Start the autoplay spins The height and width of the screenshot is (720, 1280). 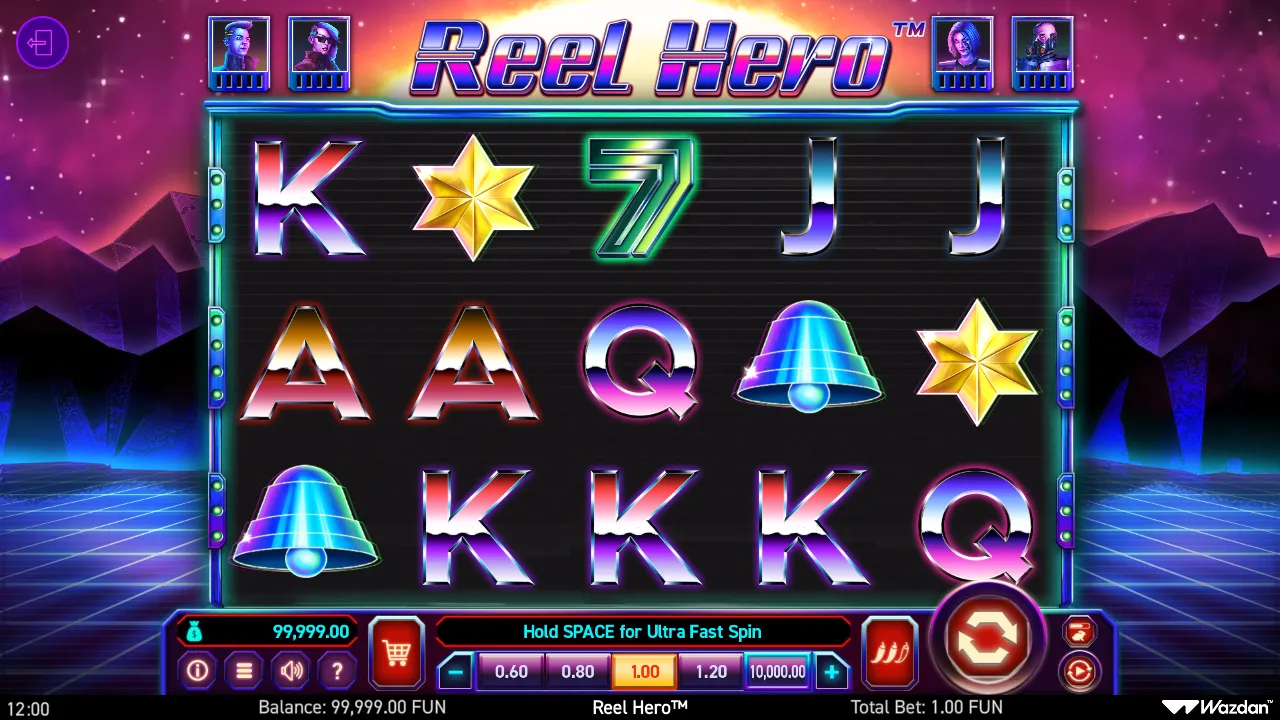click(1079, 672)
